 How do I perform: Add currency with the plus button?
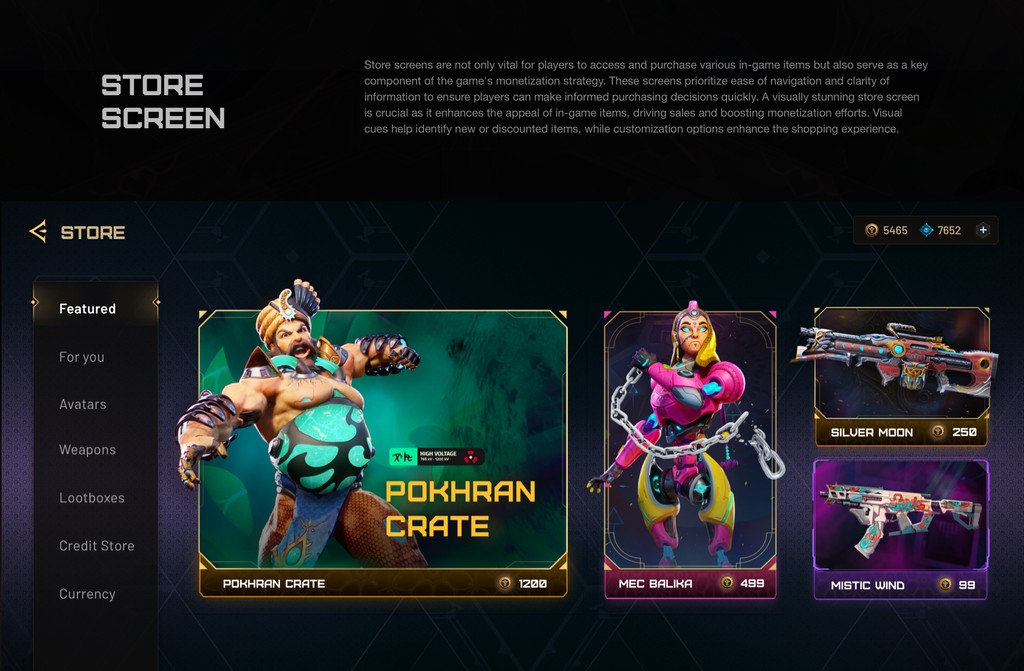click(983, 230)
